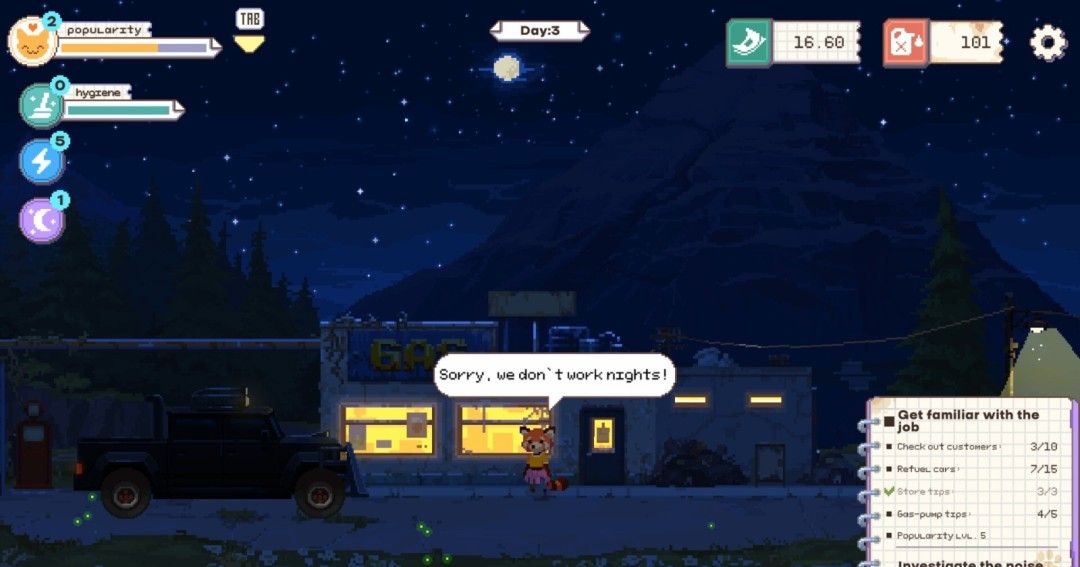Click the red fuel canister icon
This screenshot has width=1080, height=567.
(x=906, y=43)
